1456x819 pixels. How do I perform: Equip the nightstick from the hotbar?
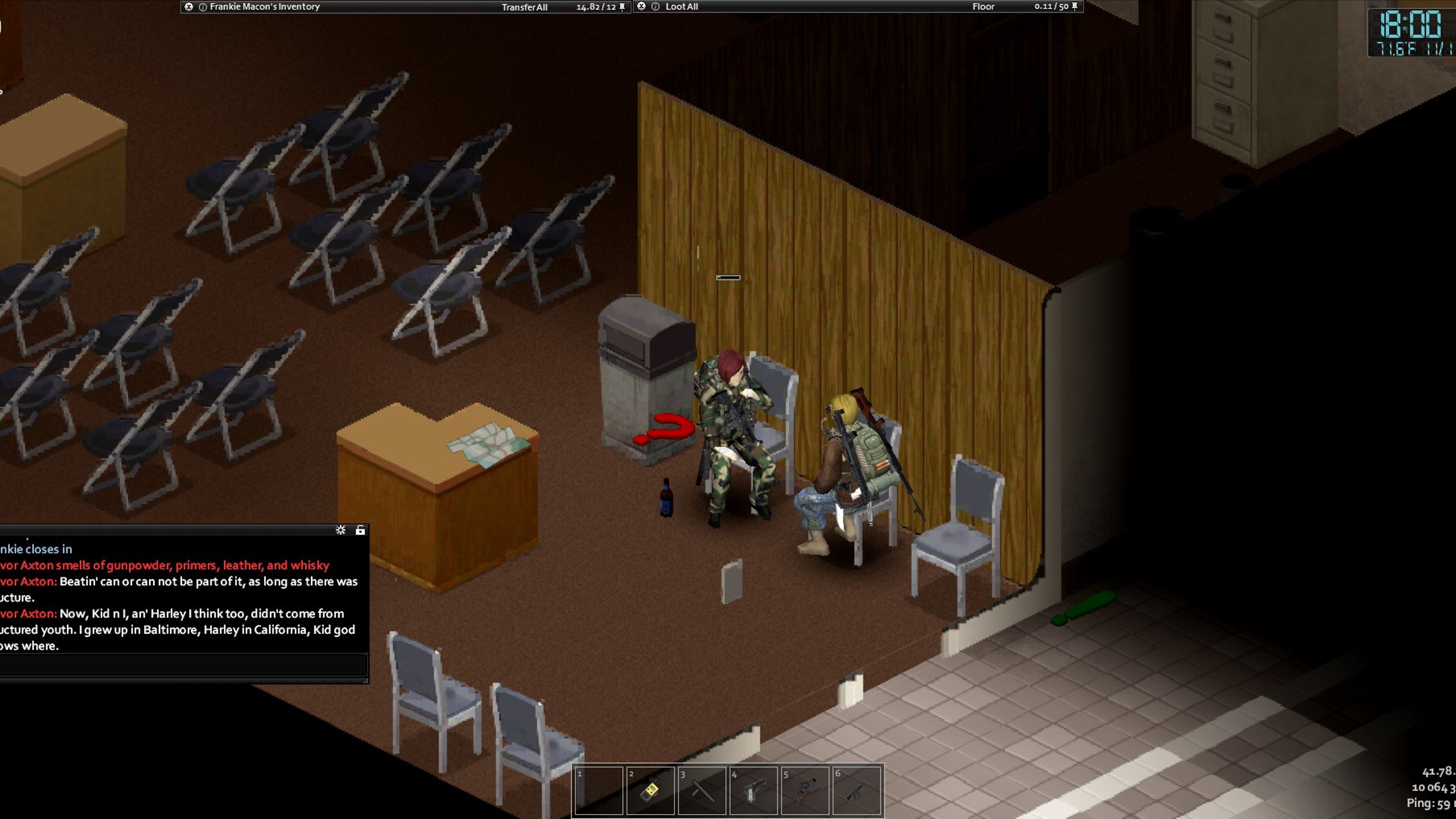pos(701,790)
